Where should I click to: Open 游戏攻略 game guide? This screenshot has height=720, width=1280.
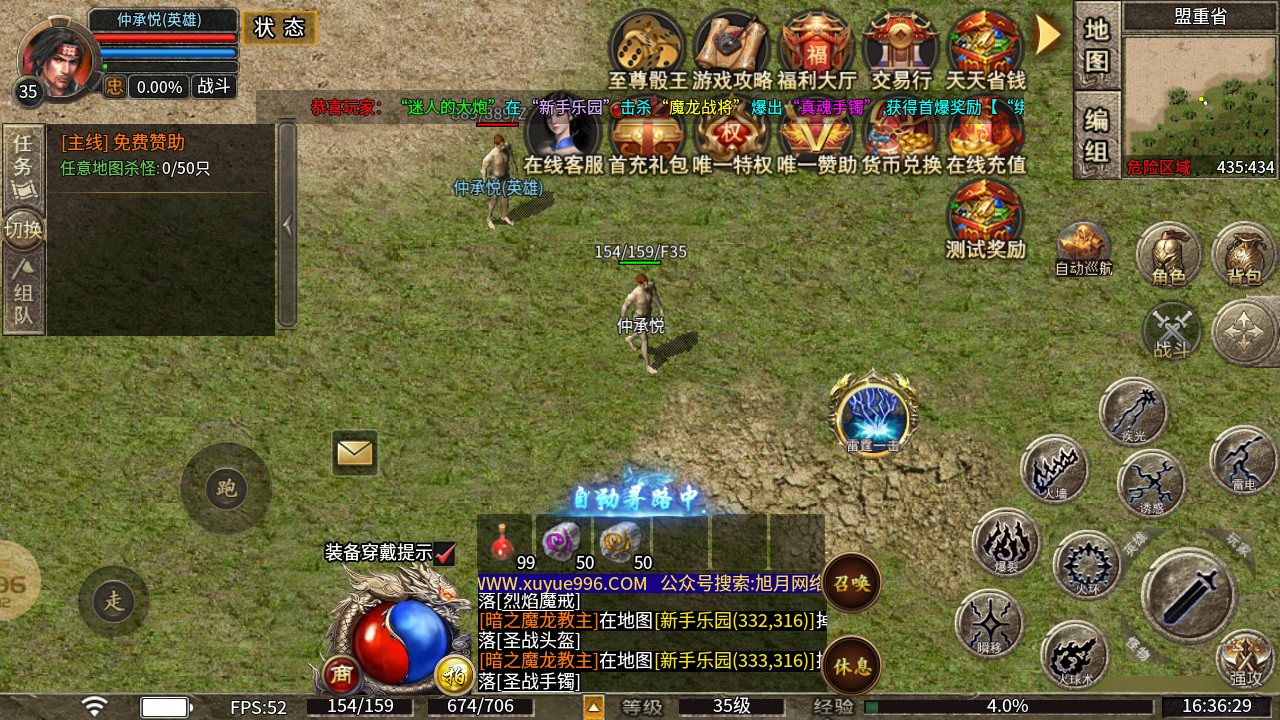coord(732,48)
